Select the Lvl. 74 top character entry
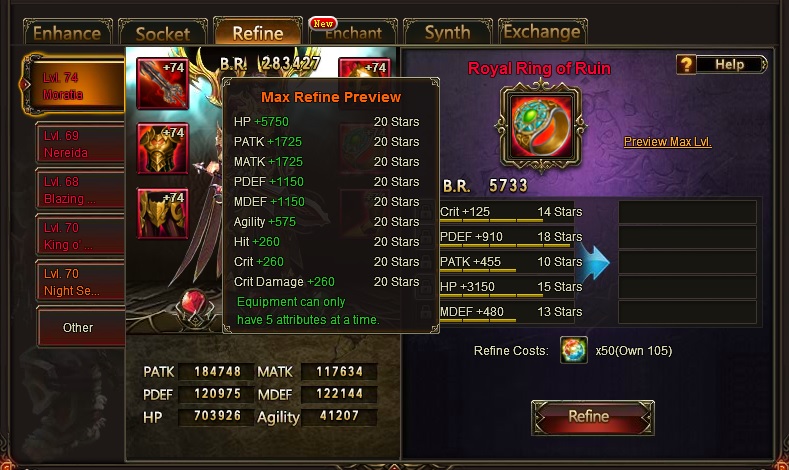The height and width of the screenshot is (470, 789). click(78, 86)
